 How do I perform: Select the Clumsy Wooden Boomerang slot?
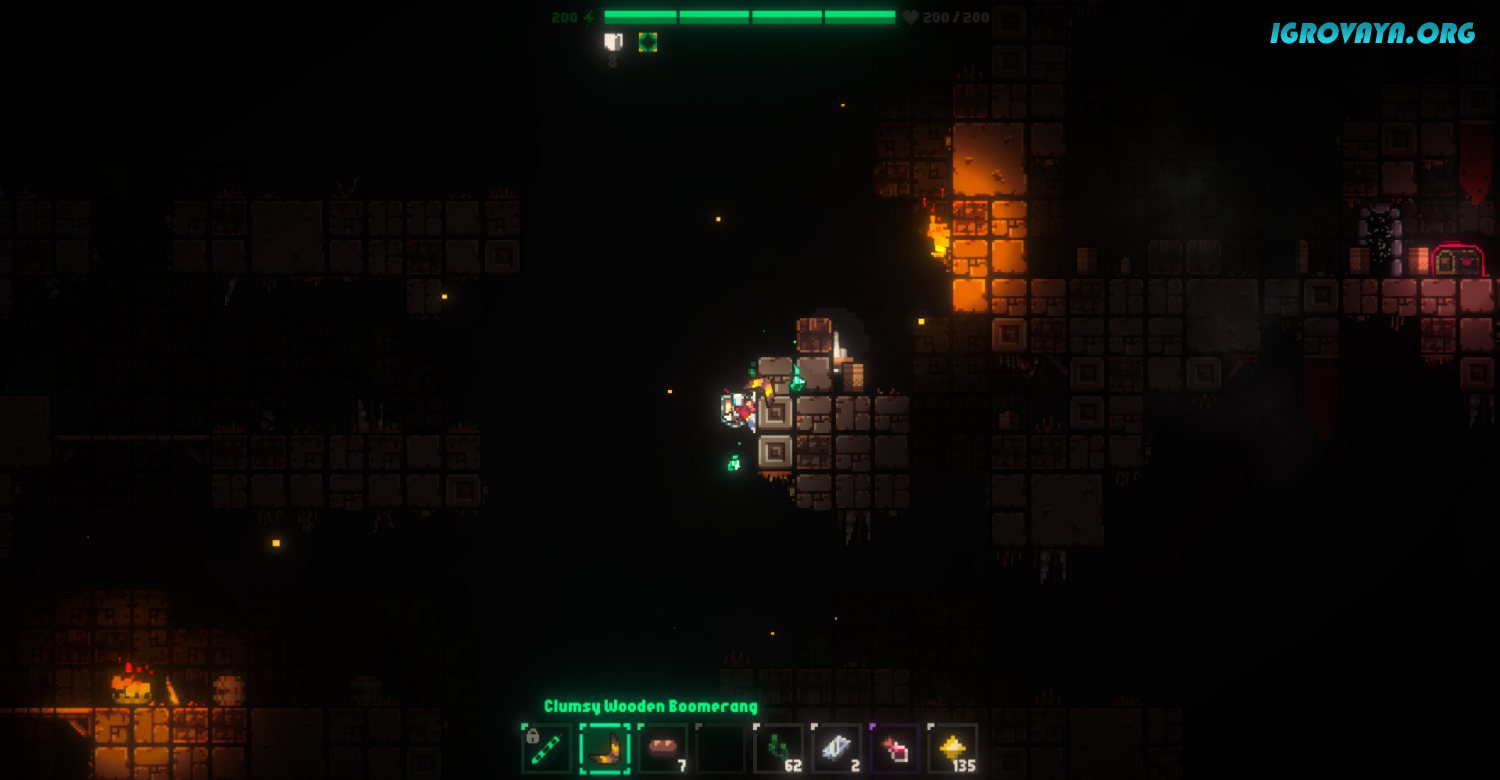click(604, 749)
